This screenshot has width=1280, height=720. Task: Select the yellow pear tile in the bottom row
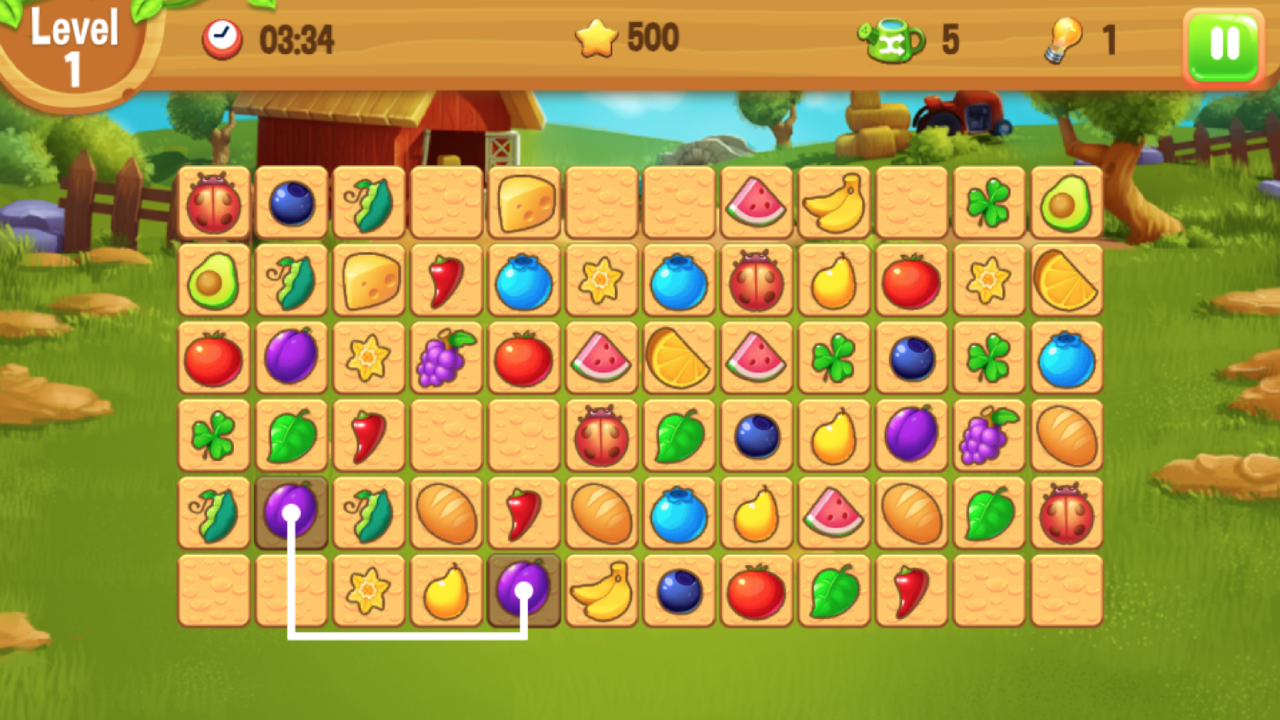pos(446,591)
